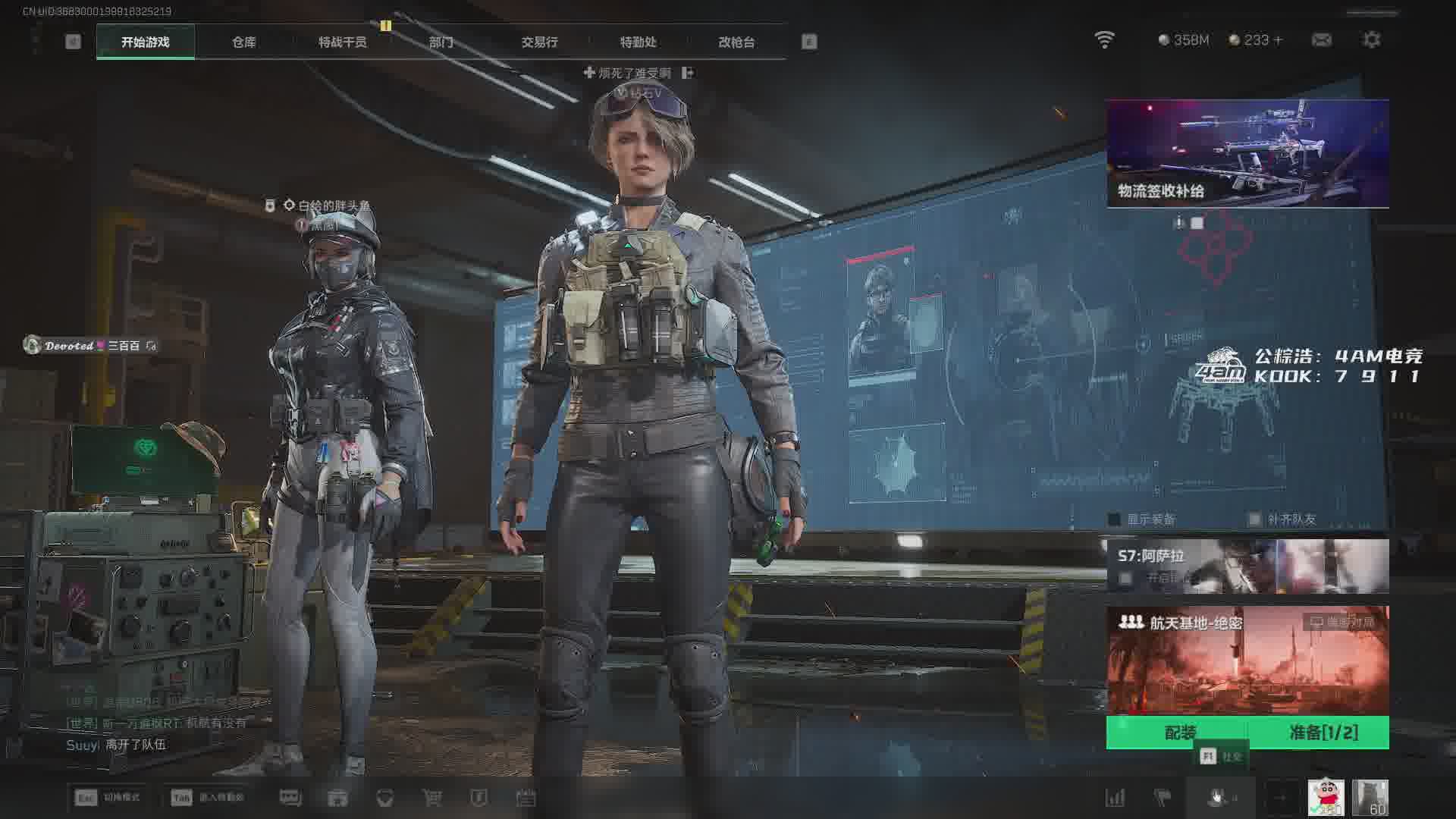Switch to the 仓库 warehouse tab
Image resolution: width=1456 pixels, height=819 pixels.
click(x=243, y=42)
